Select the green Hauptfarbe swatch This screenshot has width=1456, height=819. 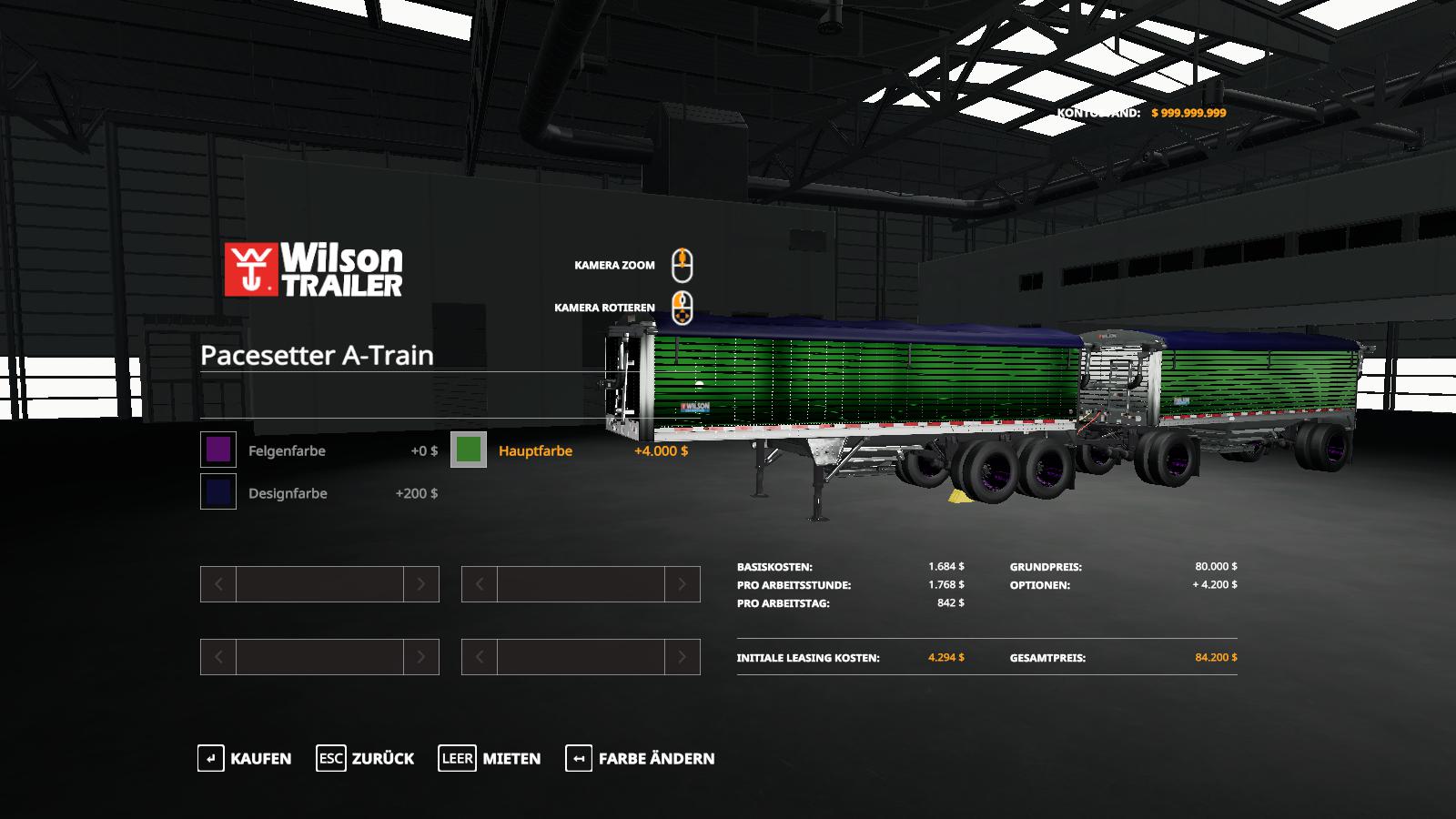(469, 450)
